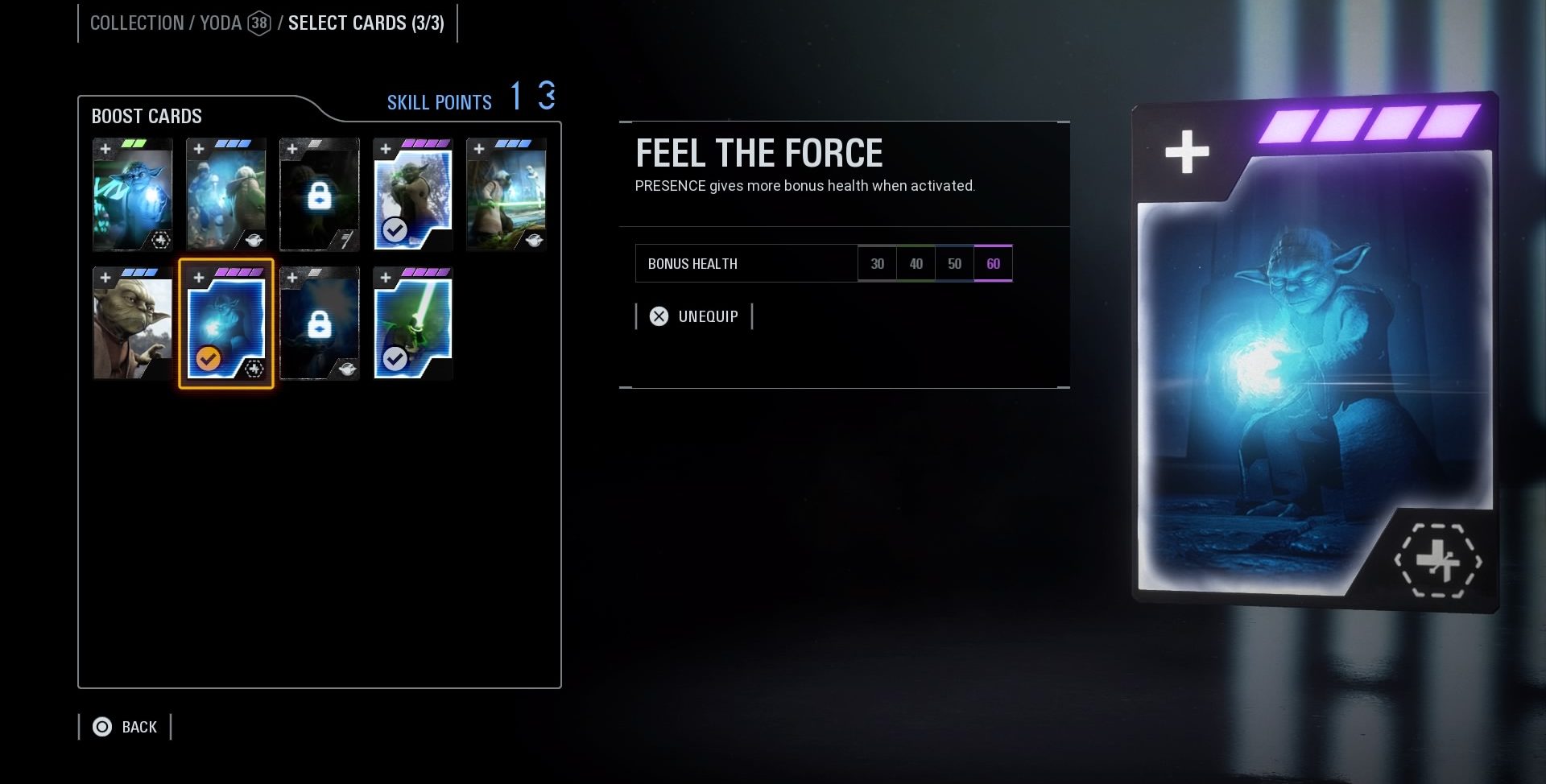Click the circle icon next to BACK

click(x=101, y=726)
